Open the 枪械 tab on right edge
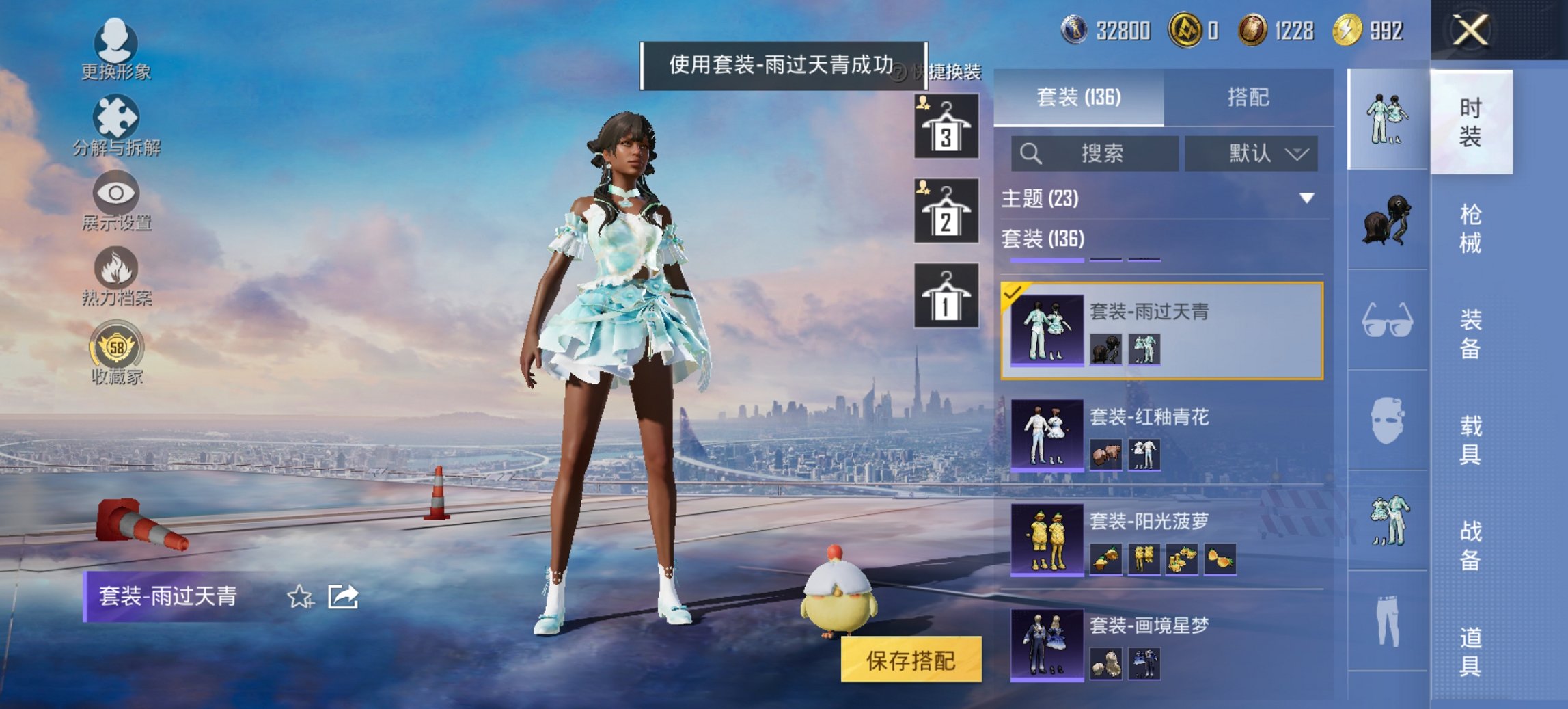 pyautogui.click(x=1469, y=226)
